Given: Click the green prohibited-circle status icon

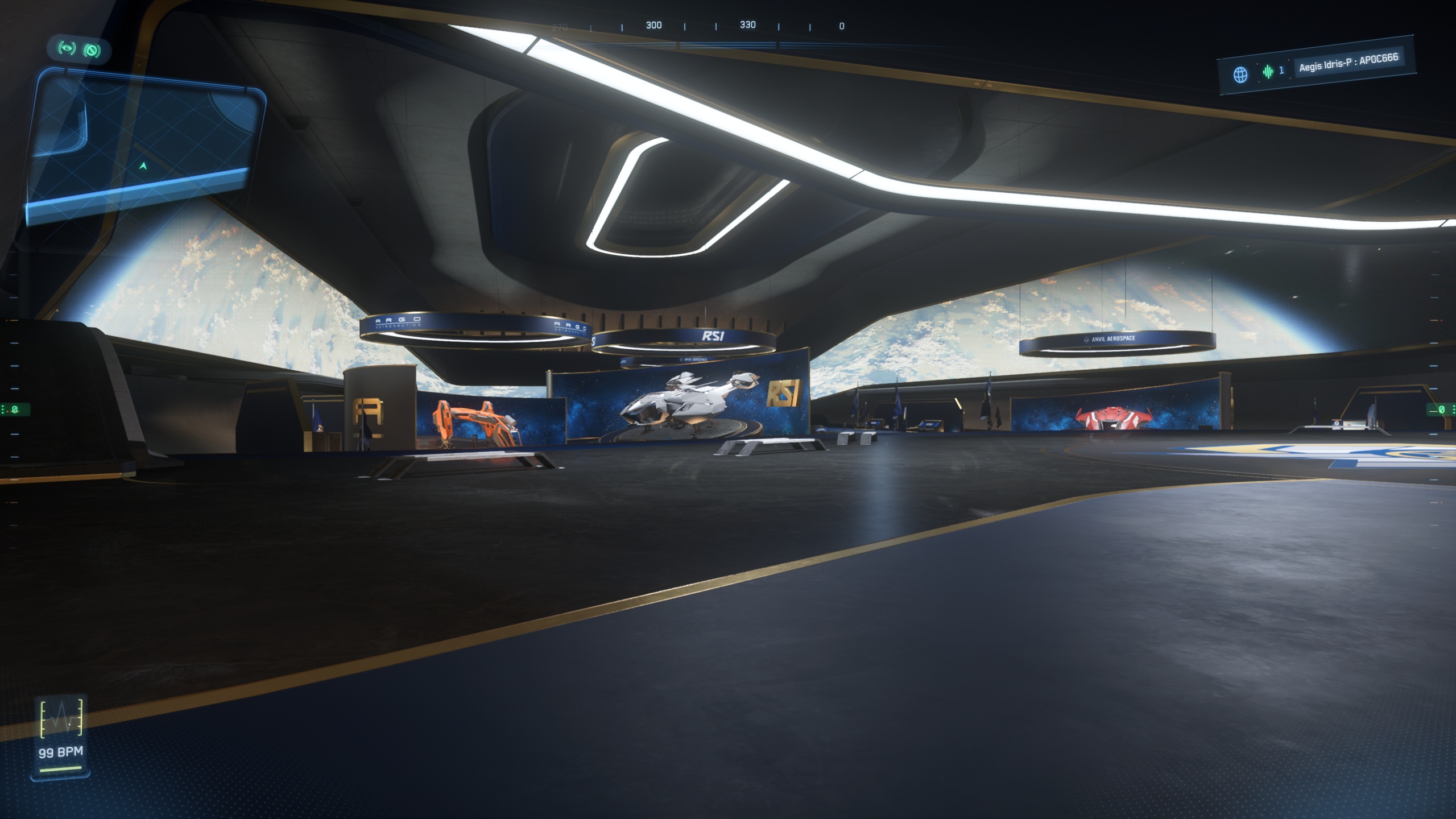Looking at the screenshot, I should pos(92,51).
